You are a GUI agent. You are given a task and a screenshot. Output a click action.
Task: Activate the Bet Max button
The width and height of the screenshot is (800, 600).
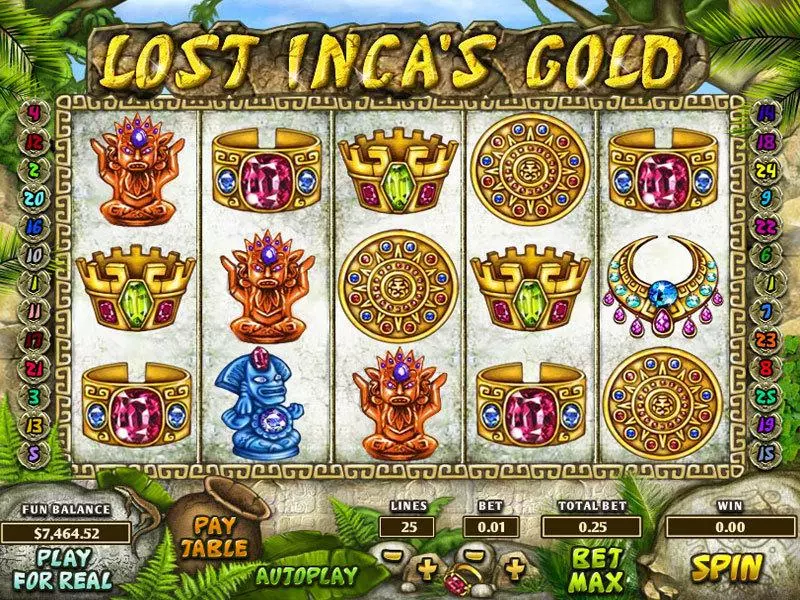coord(598,567)
